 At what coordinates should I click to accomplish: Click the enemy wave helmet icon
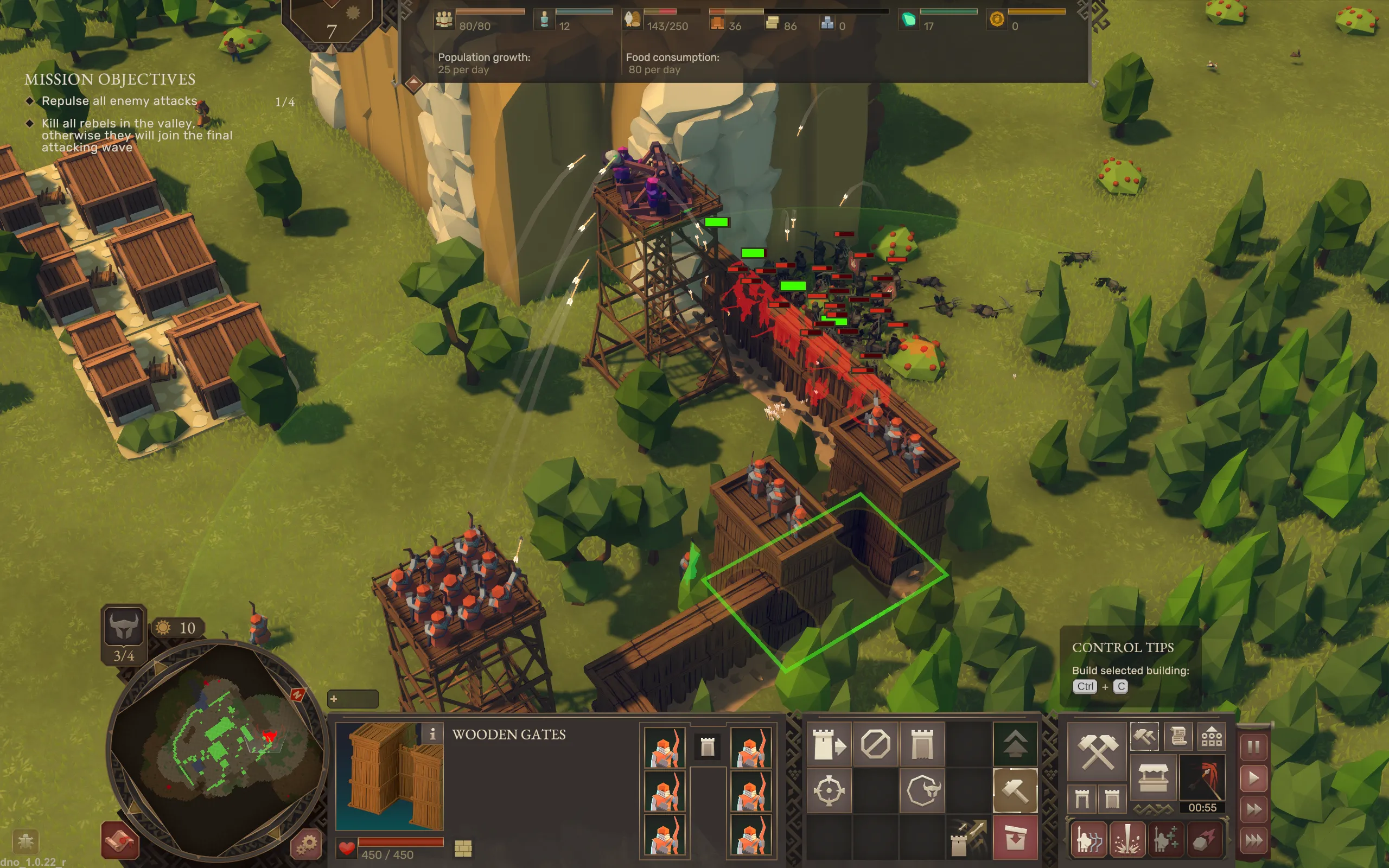123,627
